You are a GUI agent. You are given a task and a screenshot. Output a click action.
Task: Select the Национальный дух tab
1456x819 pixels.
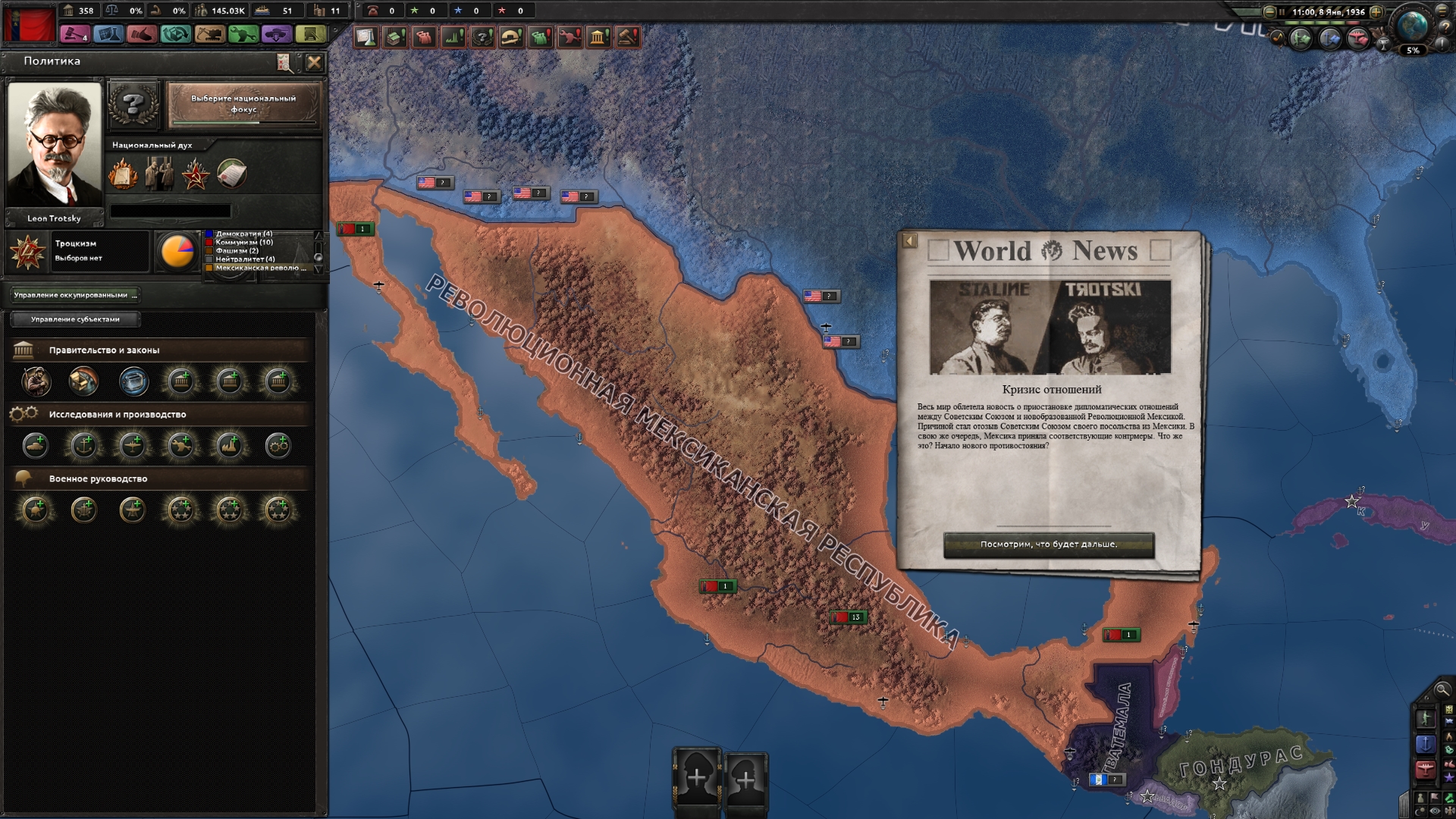point(153,144)
